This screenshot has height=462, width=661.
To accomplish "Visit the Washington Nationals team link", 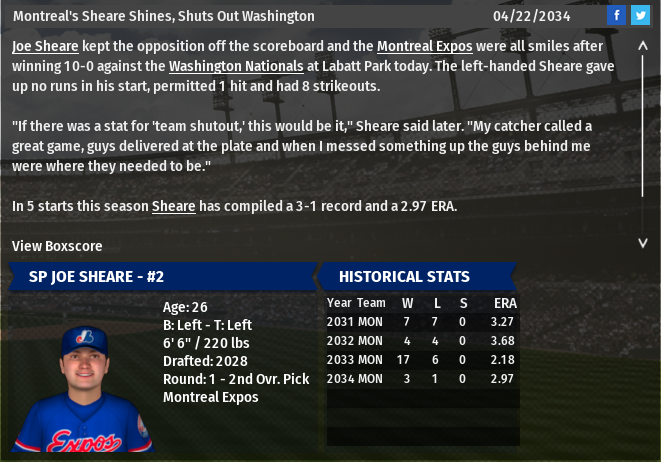I will click(x=236, y=66).
